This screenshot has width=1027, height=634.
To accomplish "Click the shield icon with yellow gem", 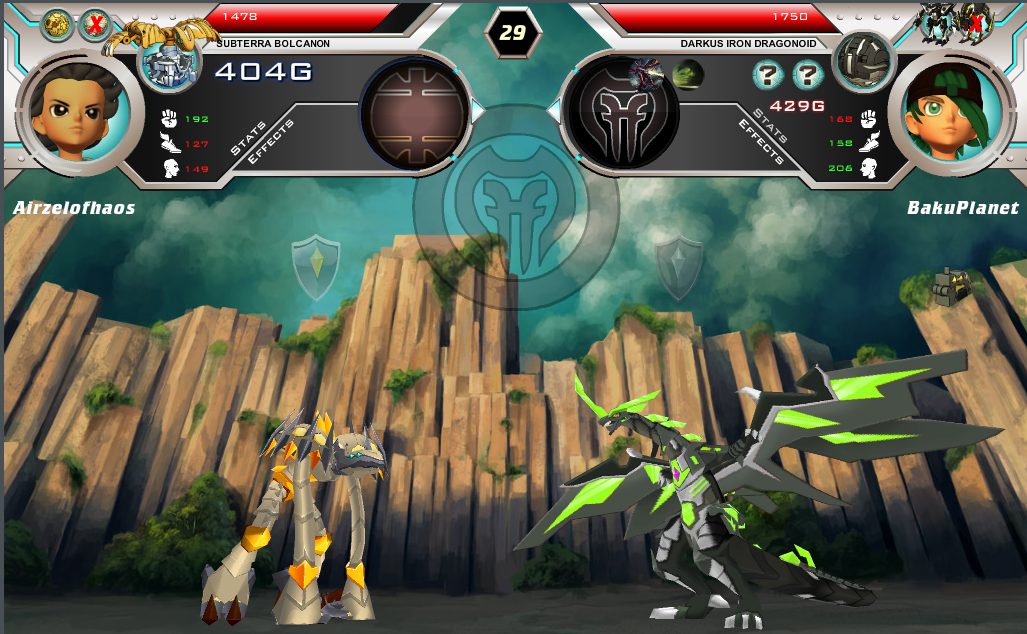I will [315, 267].
